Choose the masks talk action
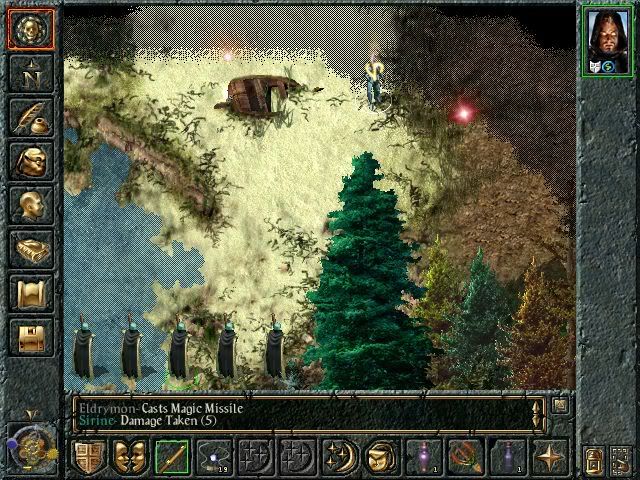 click(130, 457)
